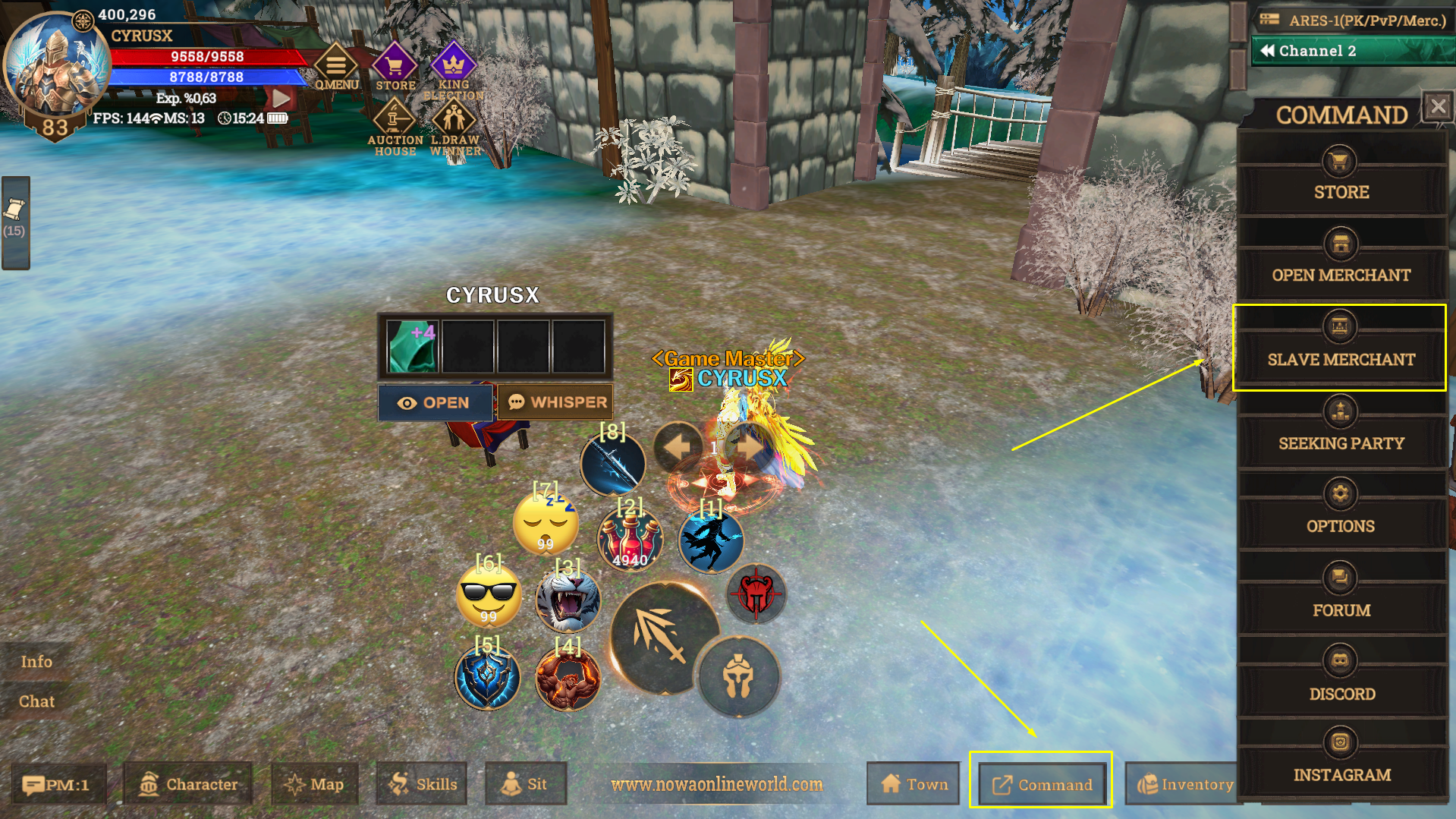Screen dimensions: 1456x819
Task: Cast the sword skill in slot 8
Action: click(x=612, y=463)
